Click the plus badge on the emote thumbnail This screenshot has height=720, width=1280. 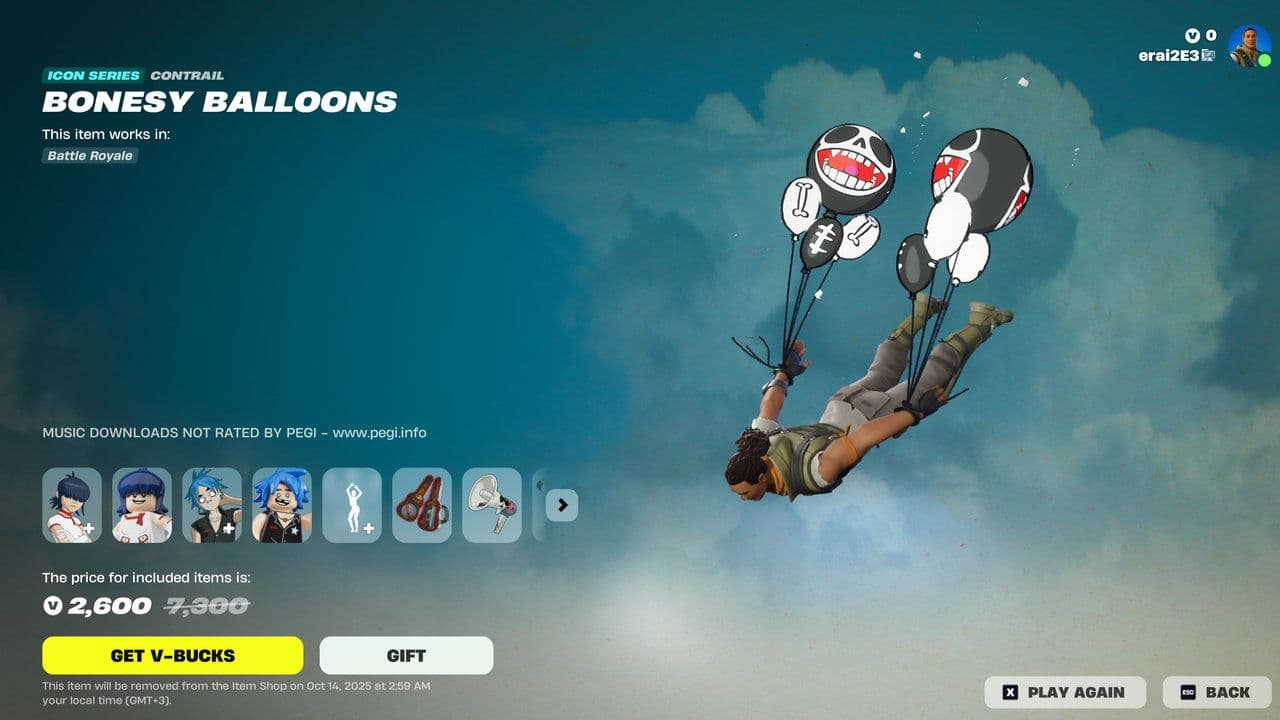pos(369,526)
